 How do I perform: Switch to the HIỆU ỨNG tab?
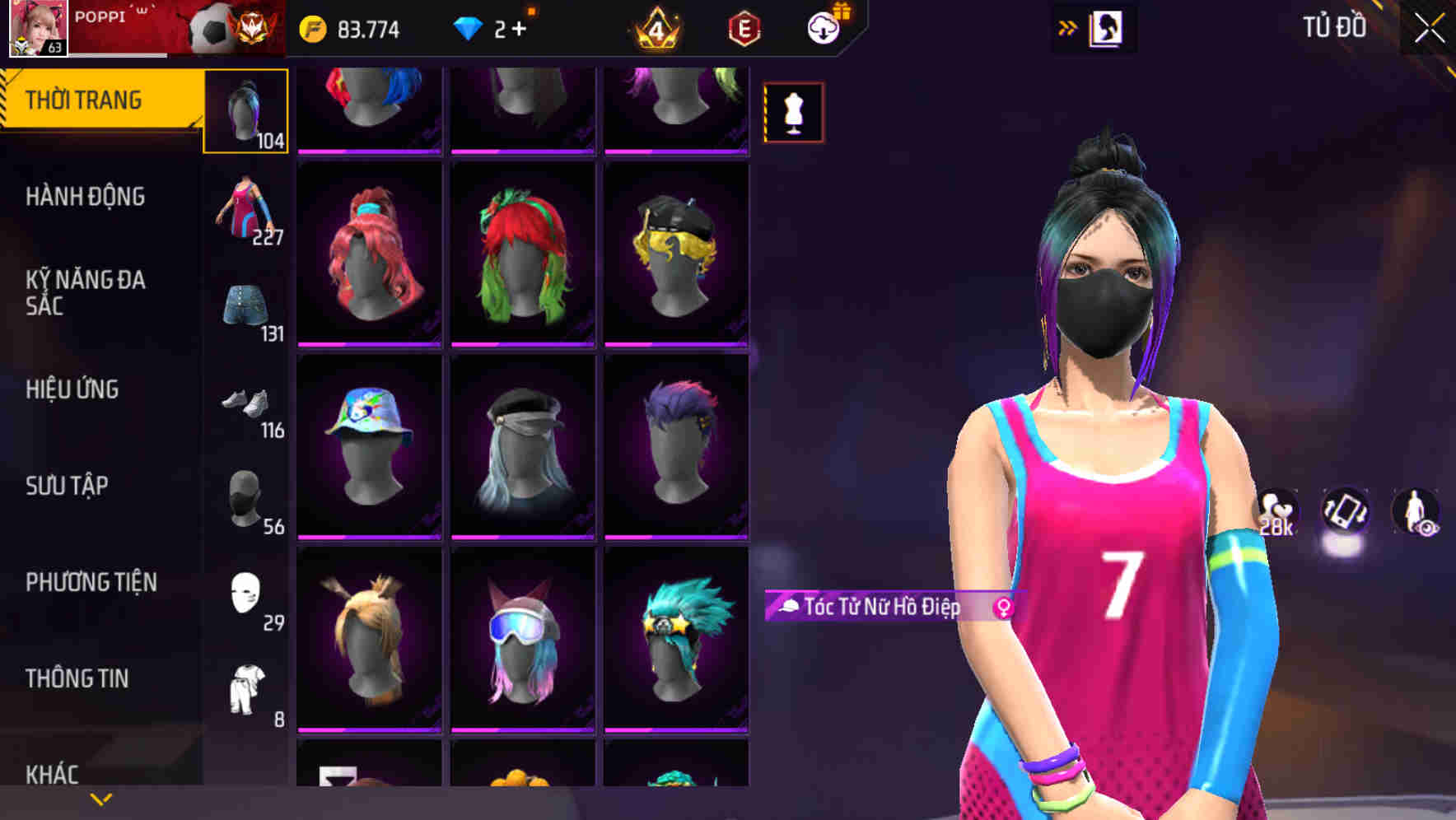coord(73,389)
